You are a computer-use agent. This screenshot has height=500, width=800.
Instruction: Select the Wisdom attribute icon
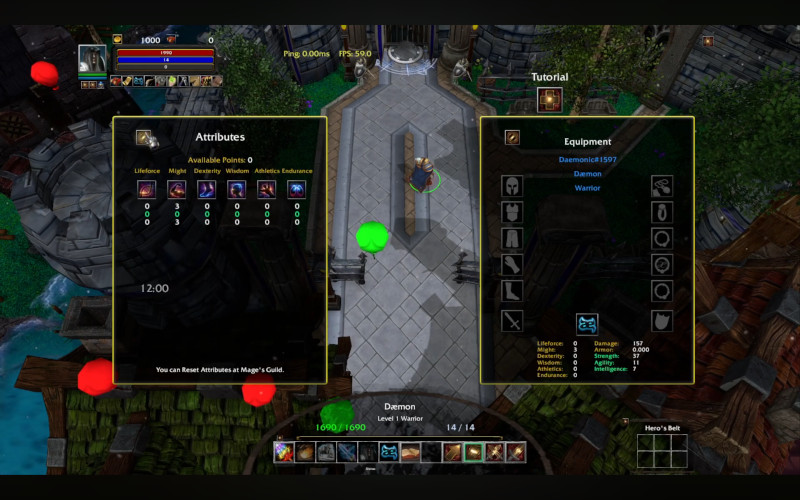pos(237,188)
